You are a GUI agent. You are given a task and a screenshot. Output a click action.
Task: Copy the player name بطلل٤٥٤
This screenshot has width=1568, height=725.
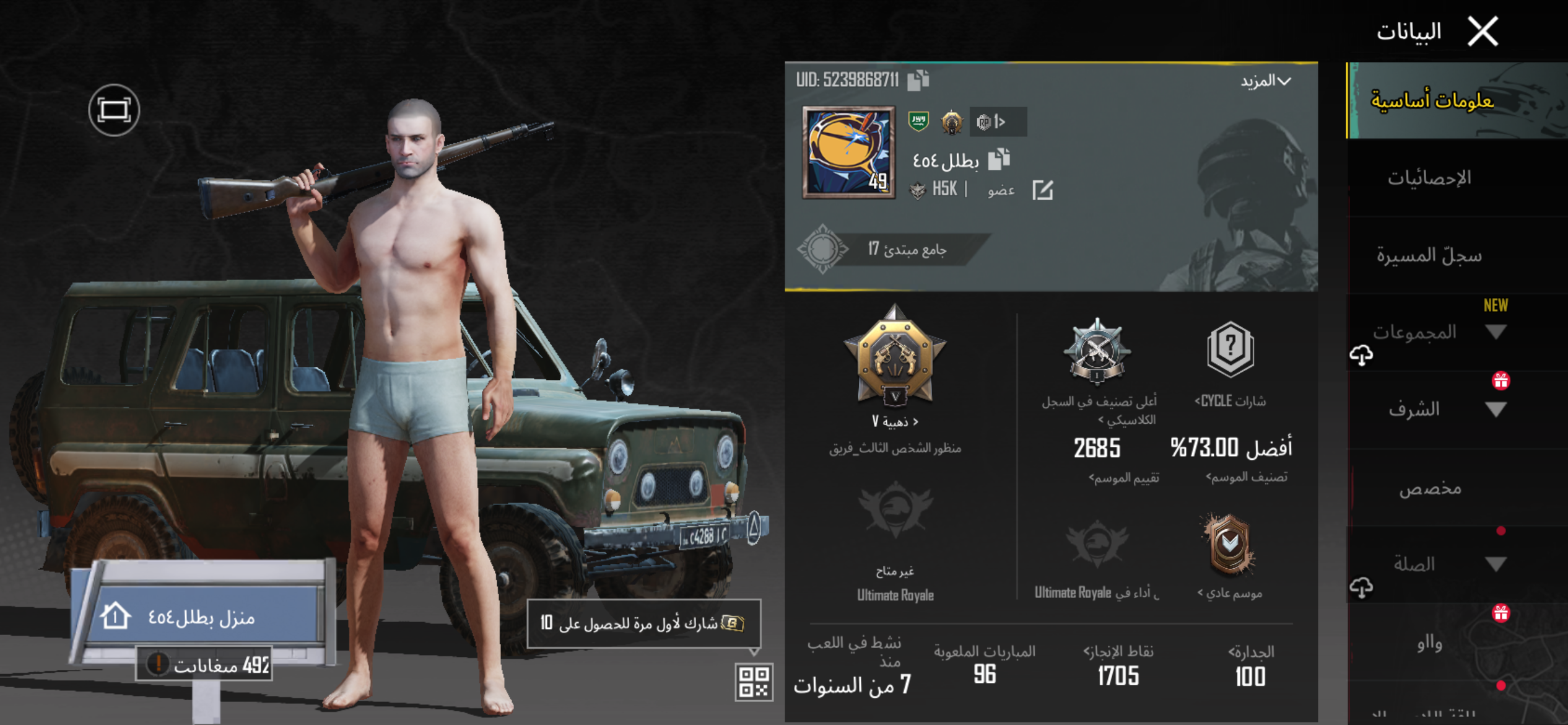click(x=998, y=160)
